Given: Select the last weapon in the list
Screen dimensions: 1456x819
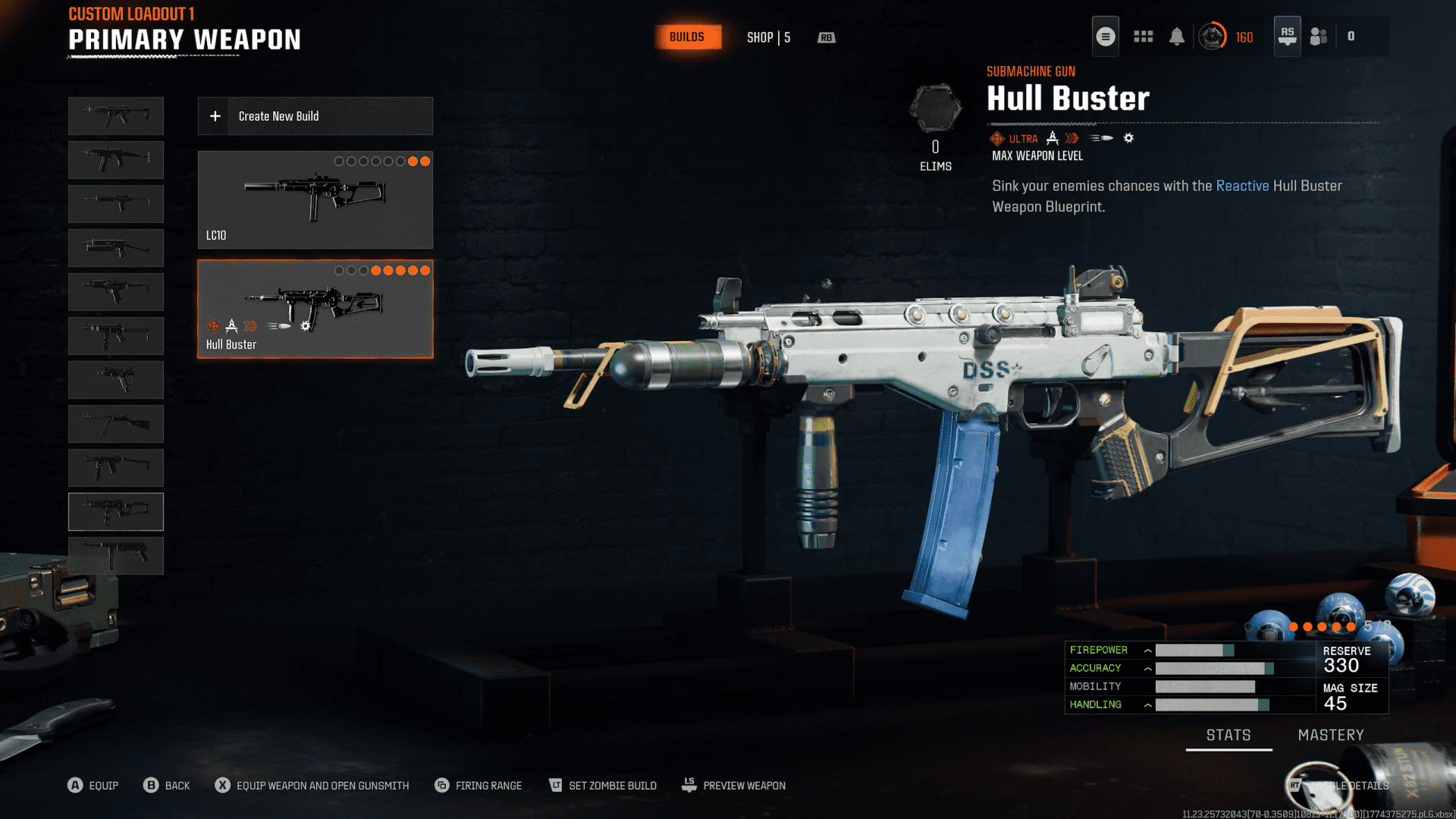Looking at the screenshot, I should [x=116, y=555].
